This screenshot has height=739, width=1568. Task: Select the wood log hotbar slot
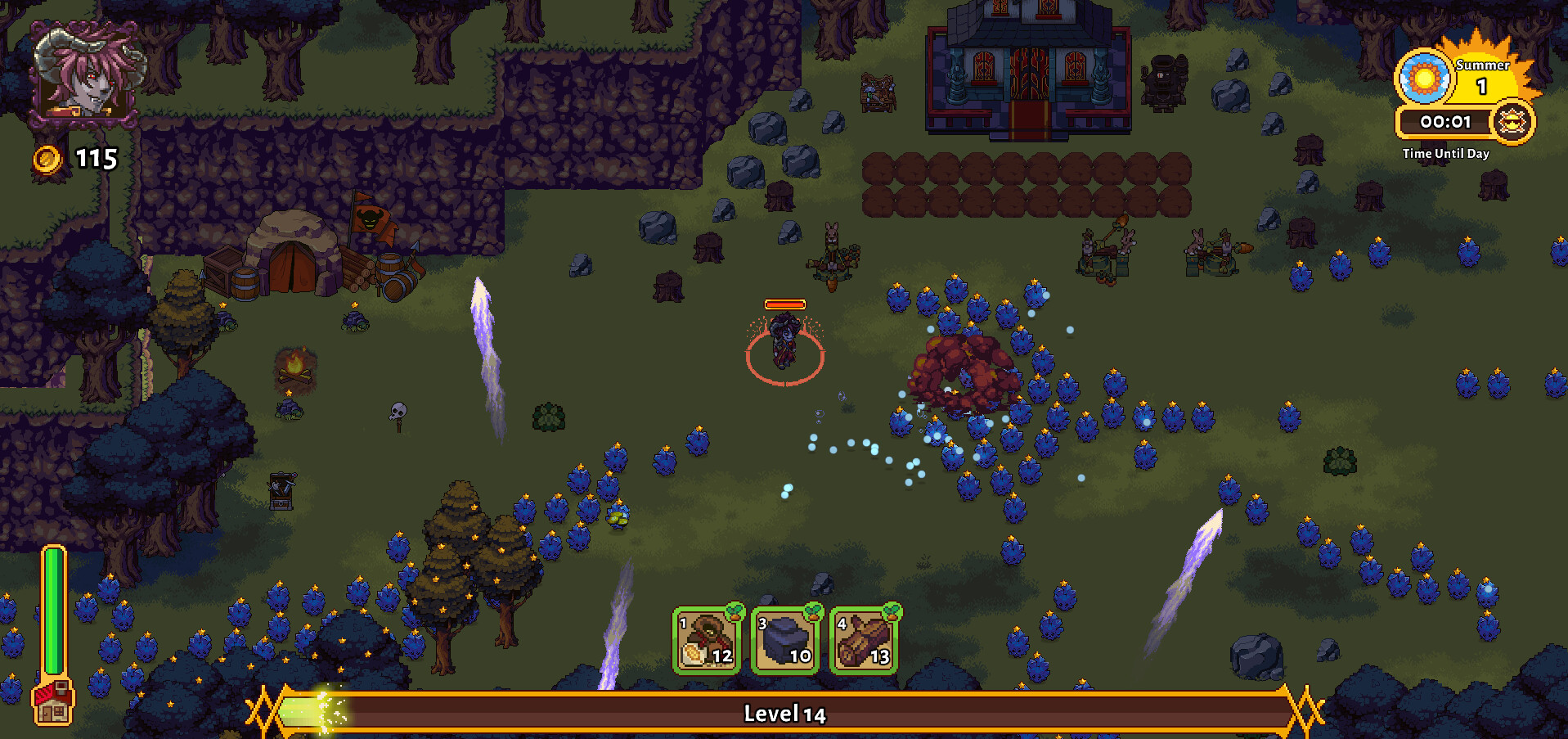[864, 640]
